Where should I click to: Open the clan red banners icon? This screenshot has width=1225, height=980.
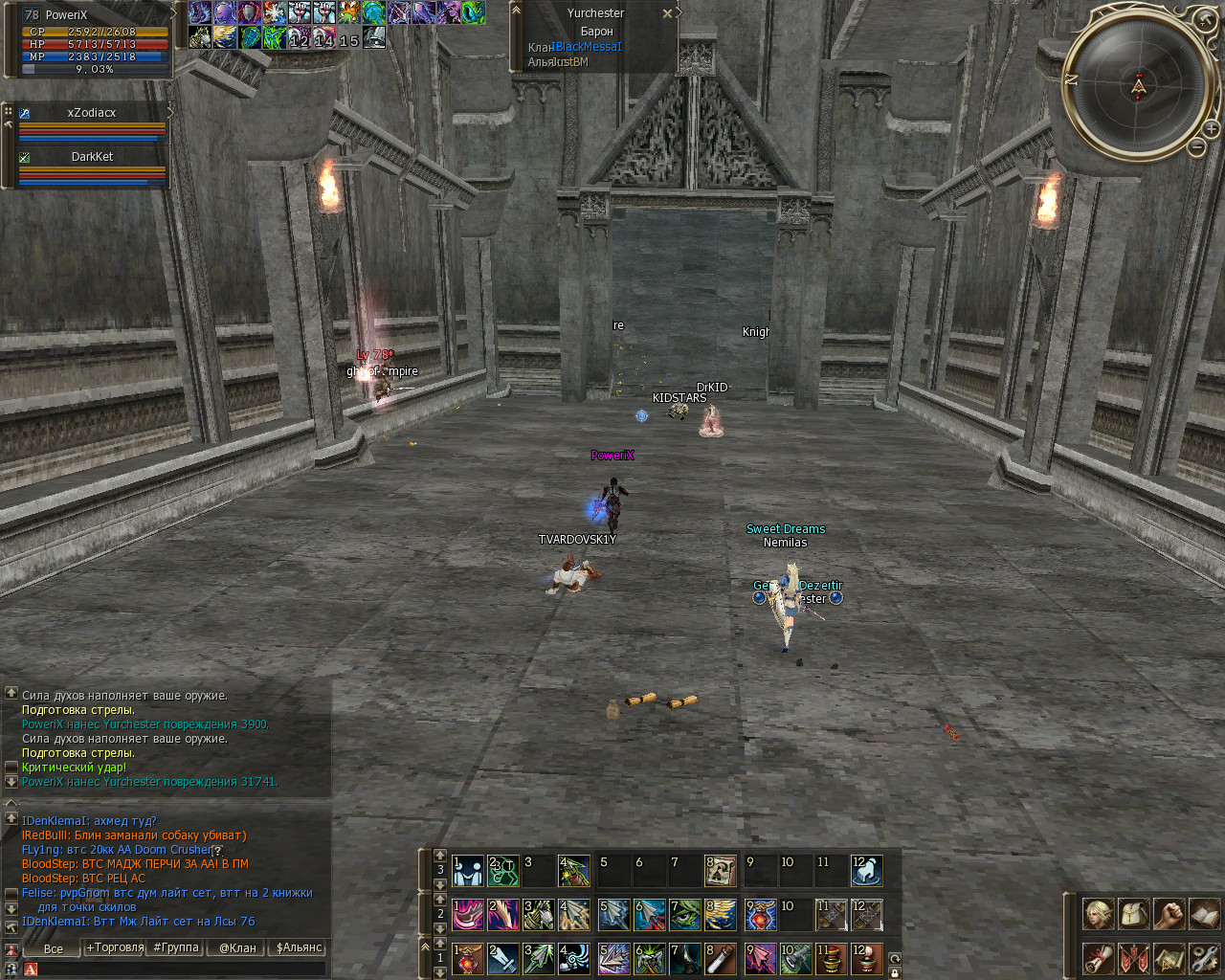click(1133, 958)
